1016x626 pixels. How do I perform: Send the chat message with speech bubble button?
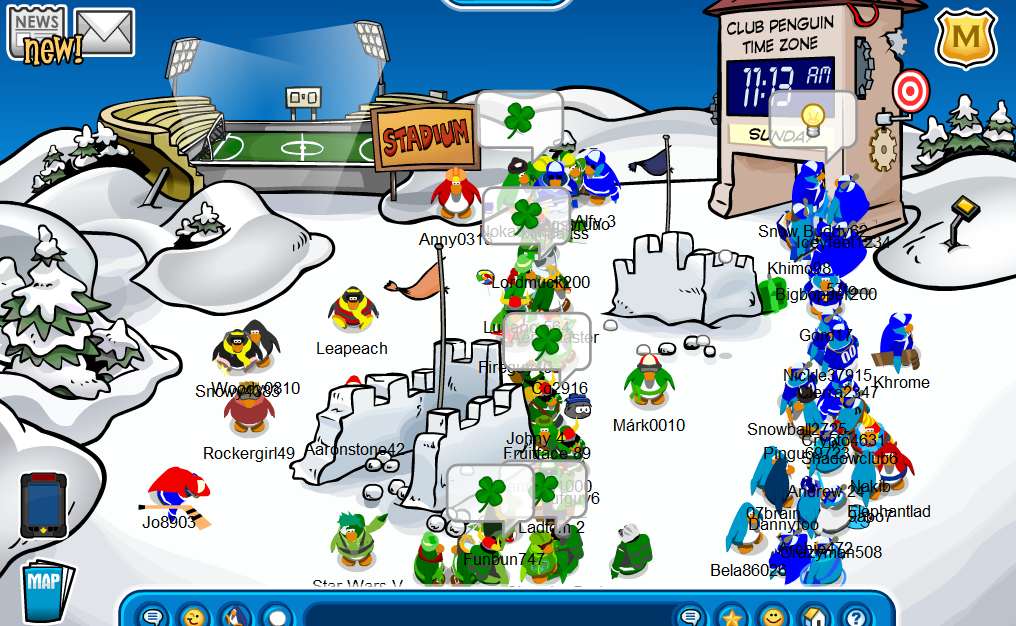[x=691, y=616]
